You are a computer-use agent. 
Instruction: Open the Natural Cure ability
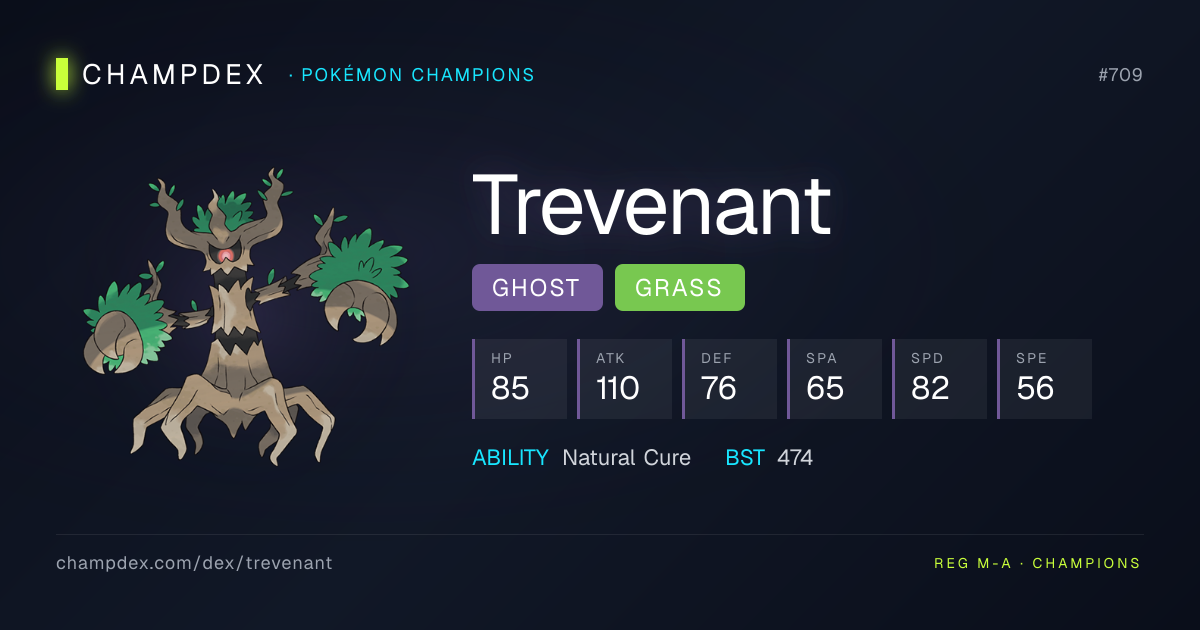[626, 458]
